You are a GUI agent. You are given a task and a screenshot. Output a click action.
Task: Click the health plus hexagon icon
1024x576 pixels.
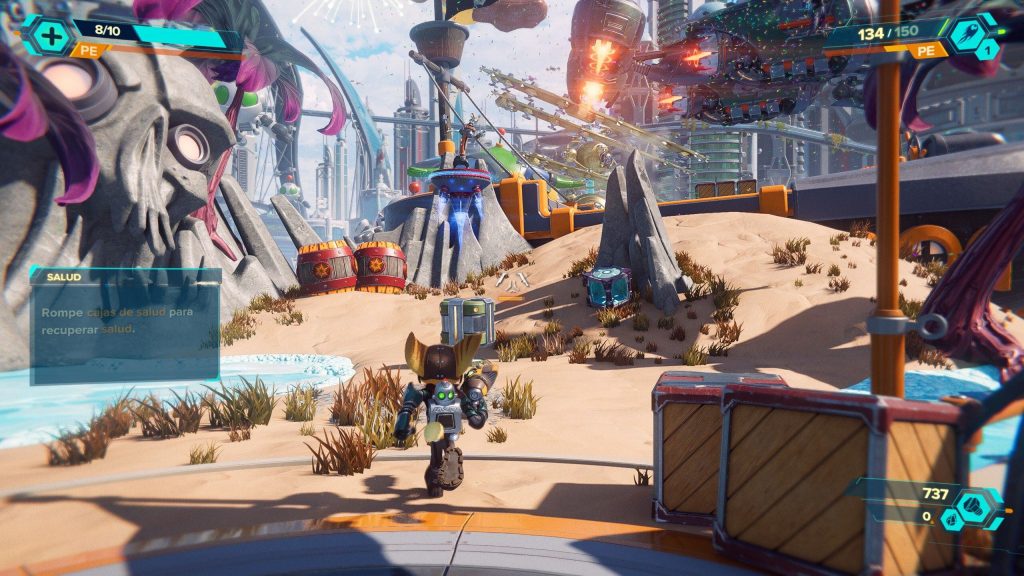point(47,36)
